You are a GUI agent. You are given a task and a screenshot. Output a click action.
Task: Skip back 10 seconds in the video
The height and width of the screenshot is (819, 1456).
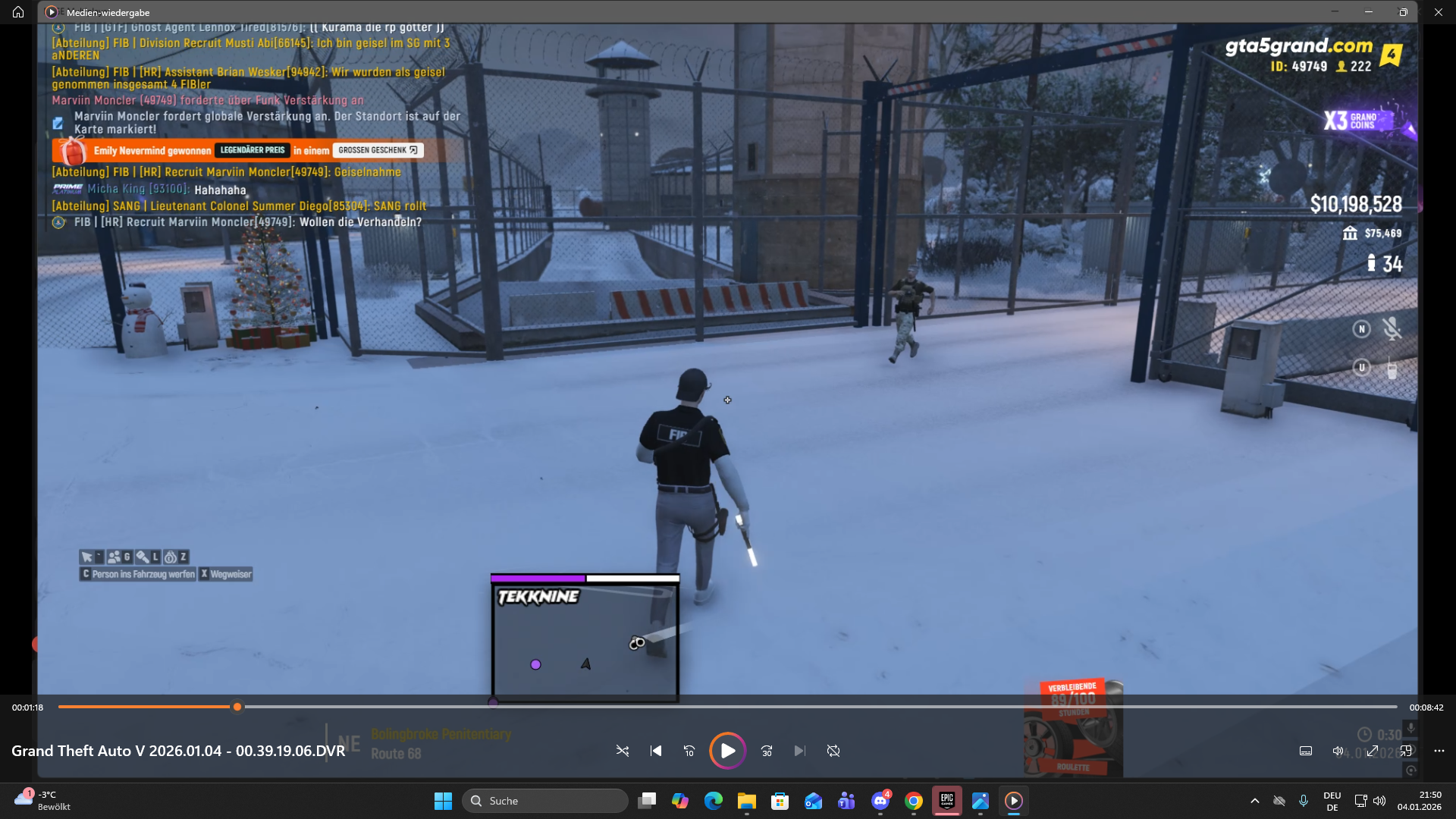point(689,751)
